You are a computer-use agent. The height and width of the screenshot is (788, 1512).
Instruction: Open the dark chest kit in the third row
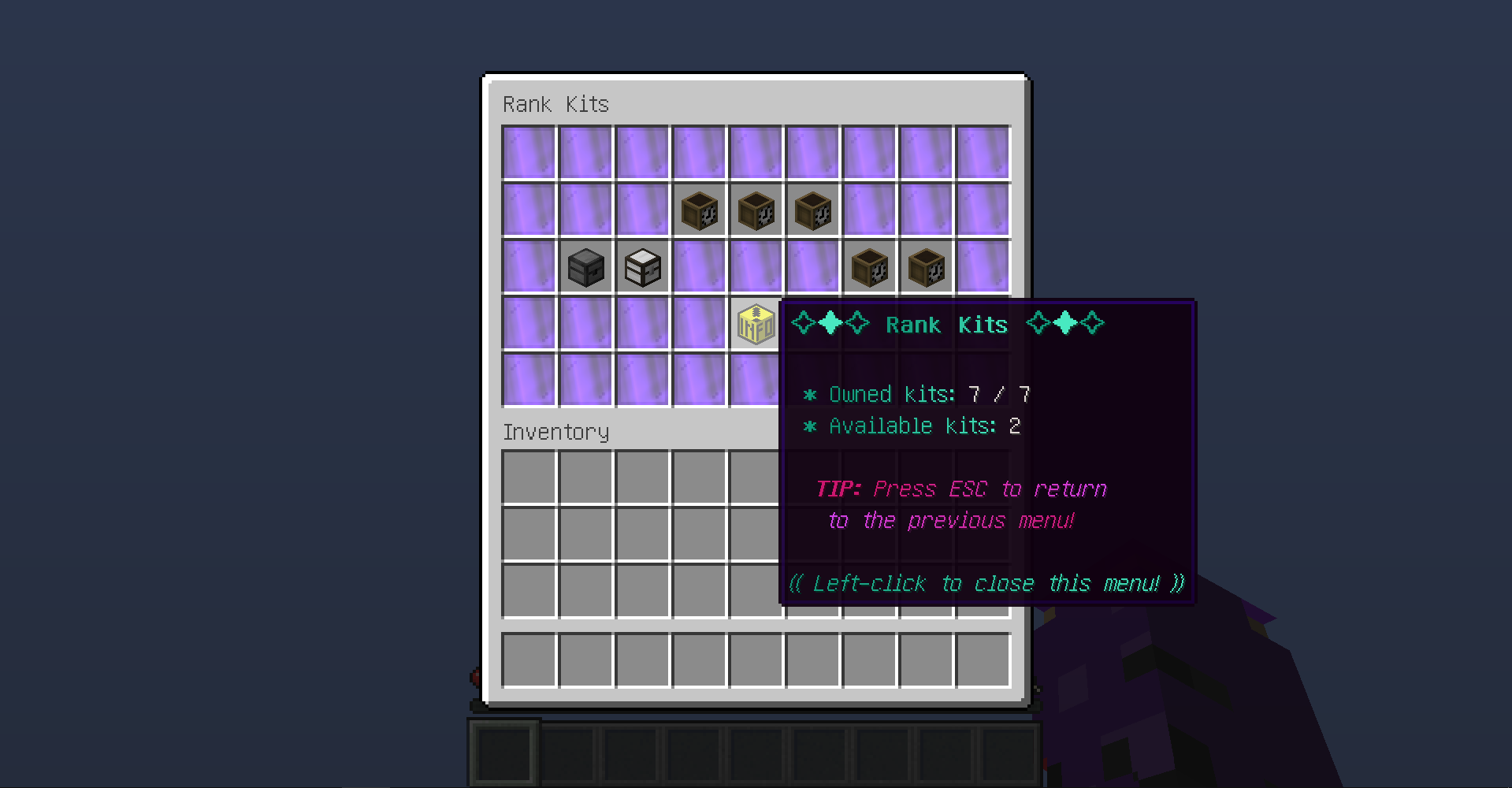(x=586, y=267)
